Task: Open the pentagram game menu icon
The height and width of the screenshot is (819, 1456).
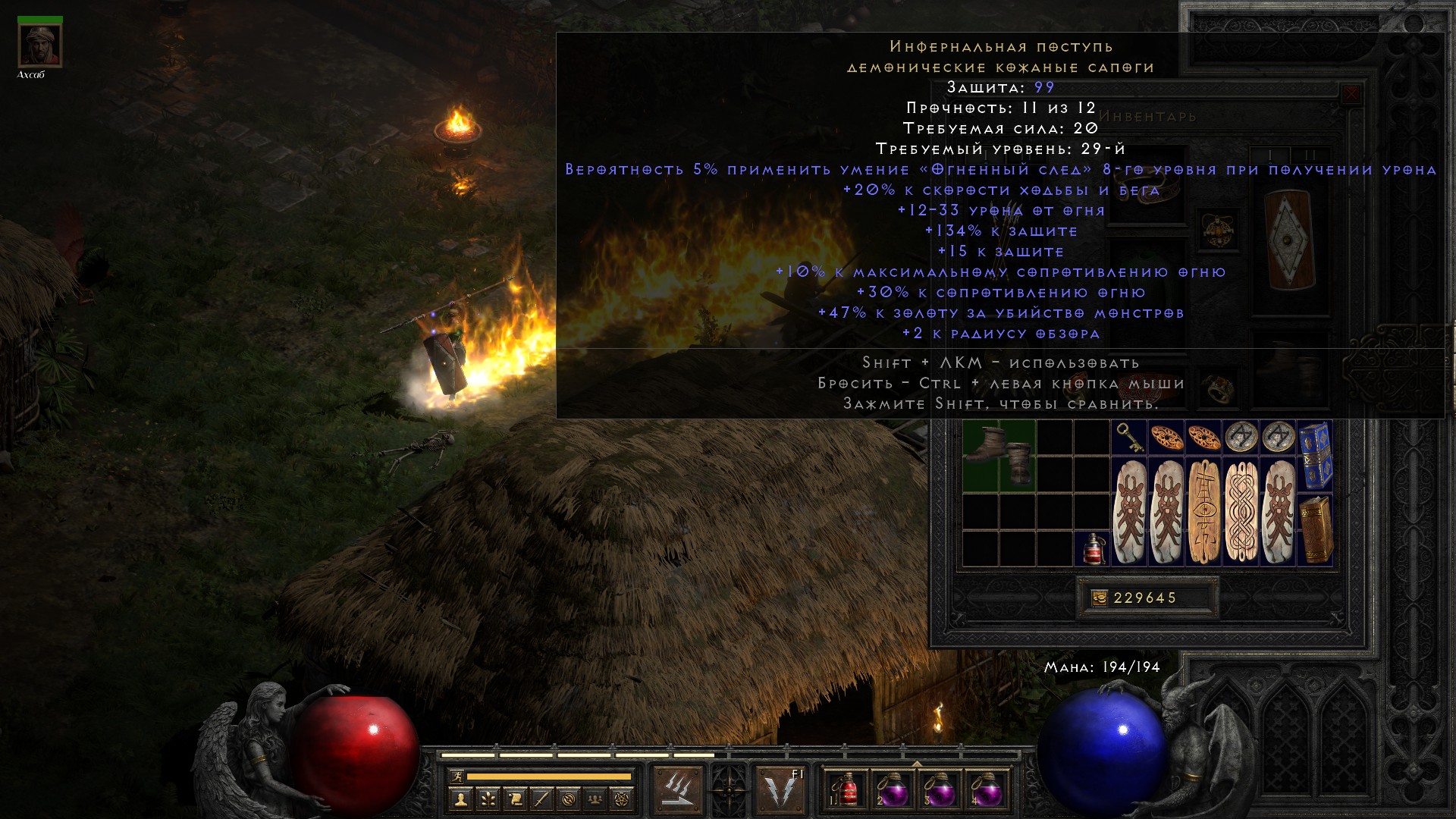Action: [623, 799]
